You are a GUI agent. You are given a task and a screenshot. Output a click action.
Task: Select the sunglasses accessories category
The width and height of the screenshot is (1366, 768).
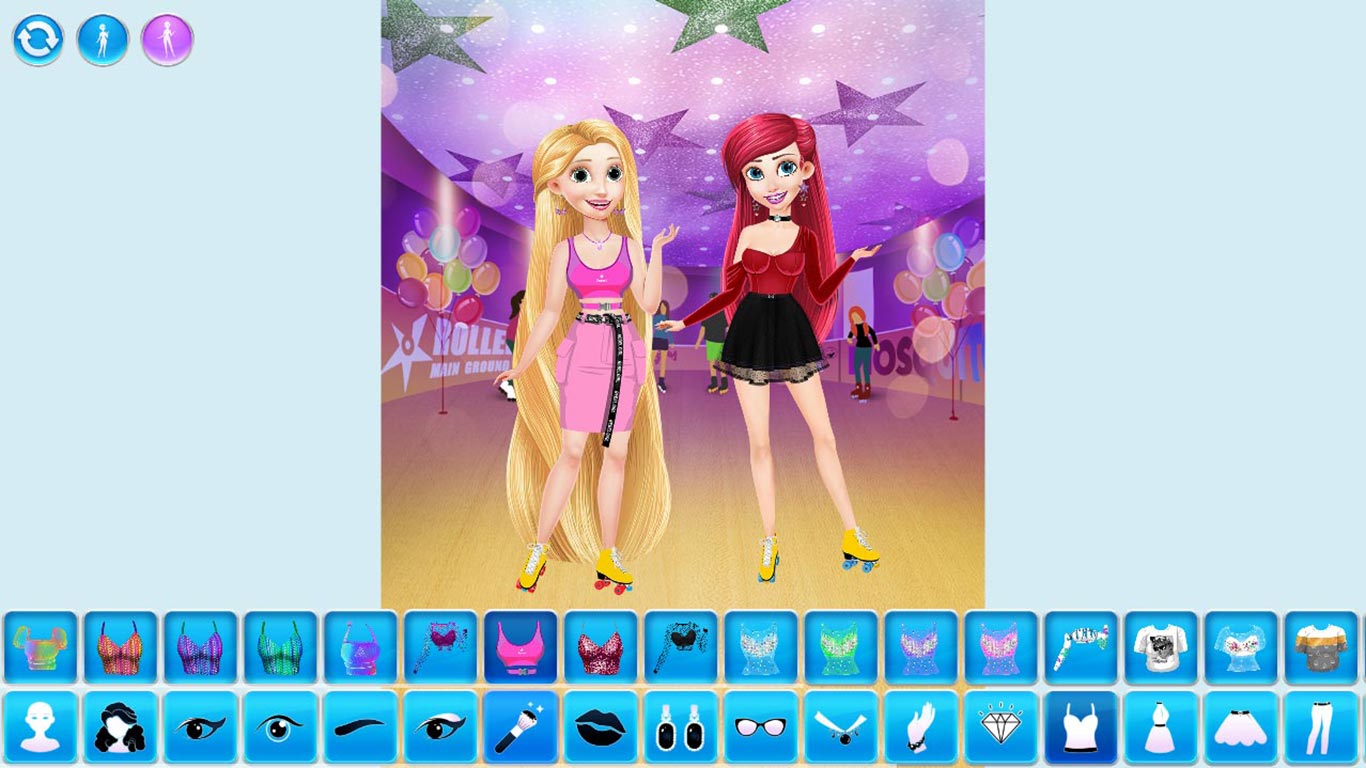coord(760,730)
